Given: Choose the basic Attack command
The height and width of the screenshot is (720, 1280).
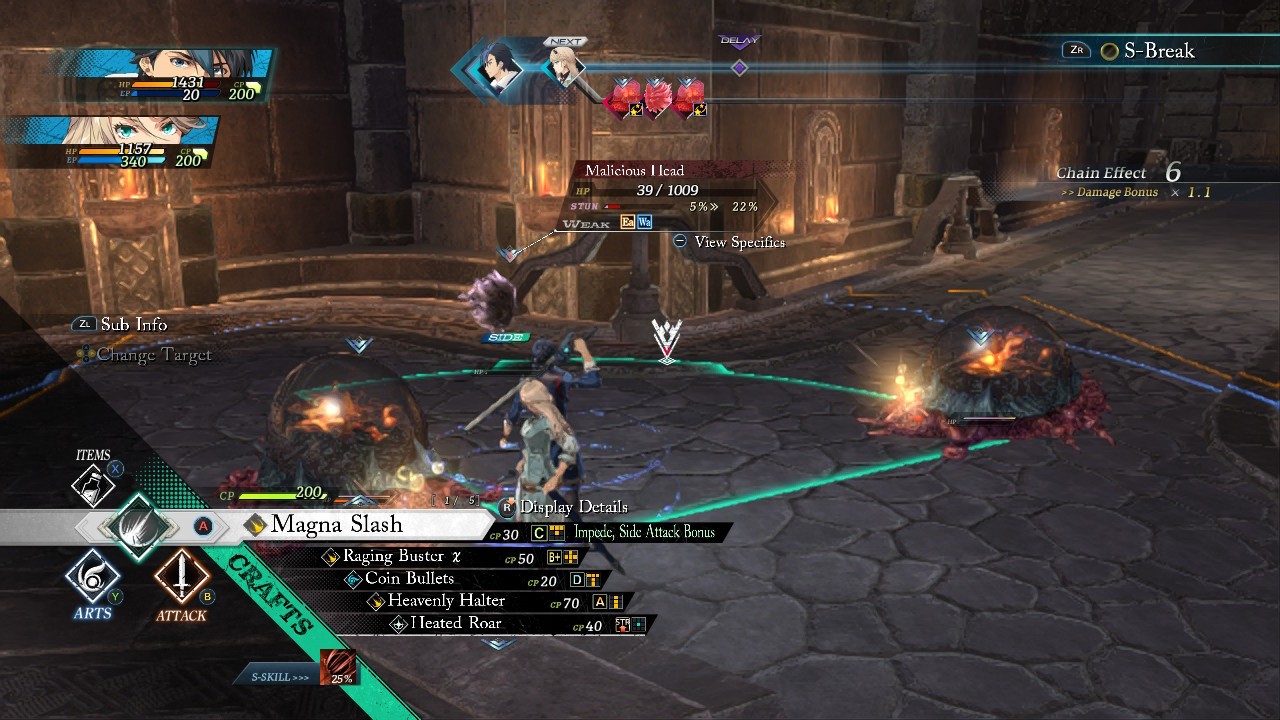Looking at the screenshot, I should pyautogui.click(x=181, y=578).
